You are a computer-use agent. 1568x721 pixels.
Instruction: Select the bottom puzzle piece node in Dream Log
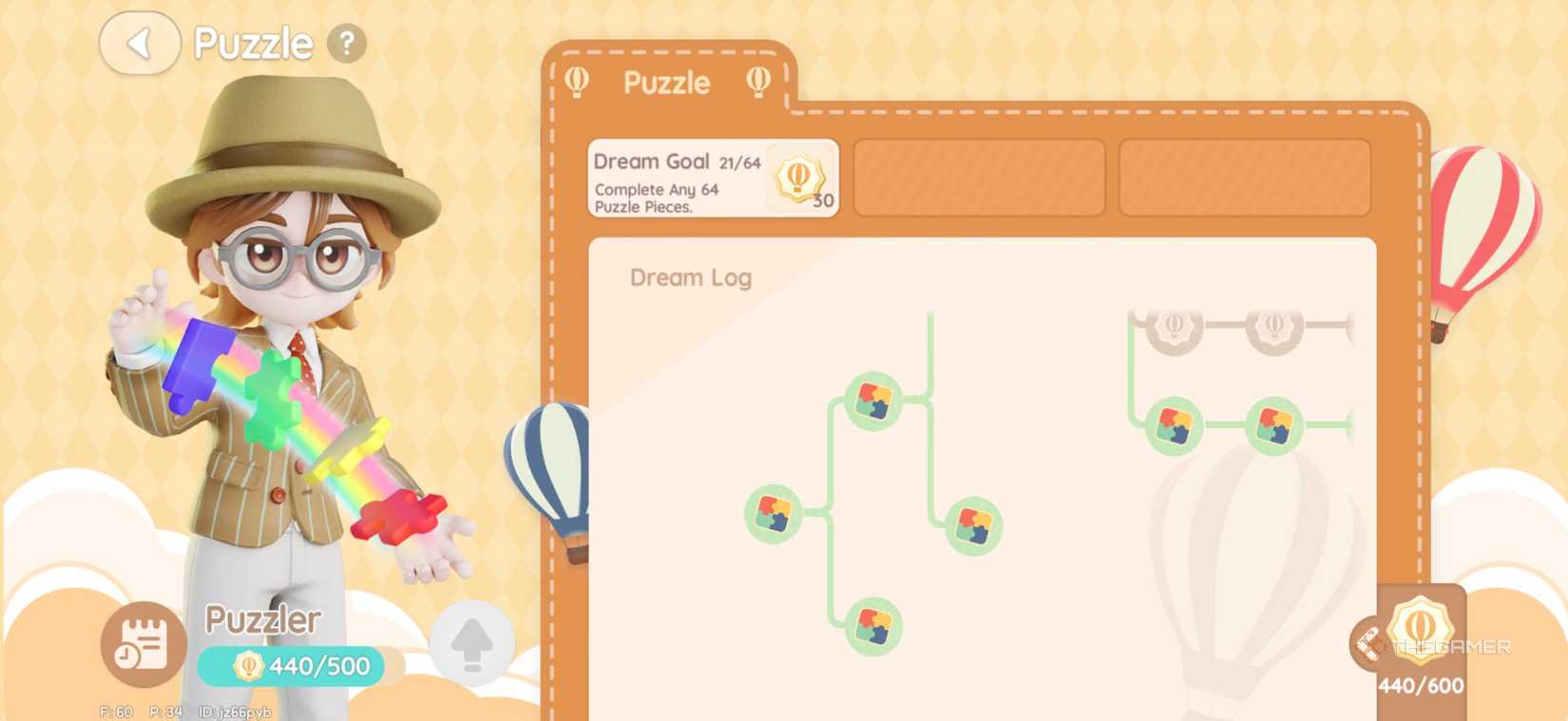[x=875, y=628]
